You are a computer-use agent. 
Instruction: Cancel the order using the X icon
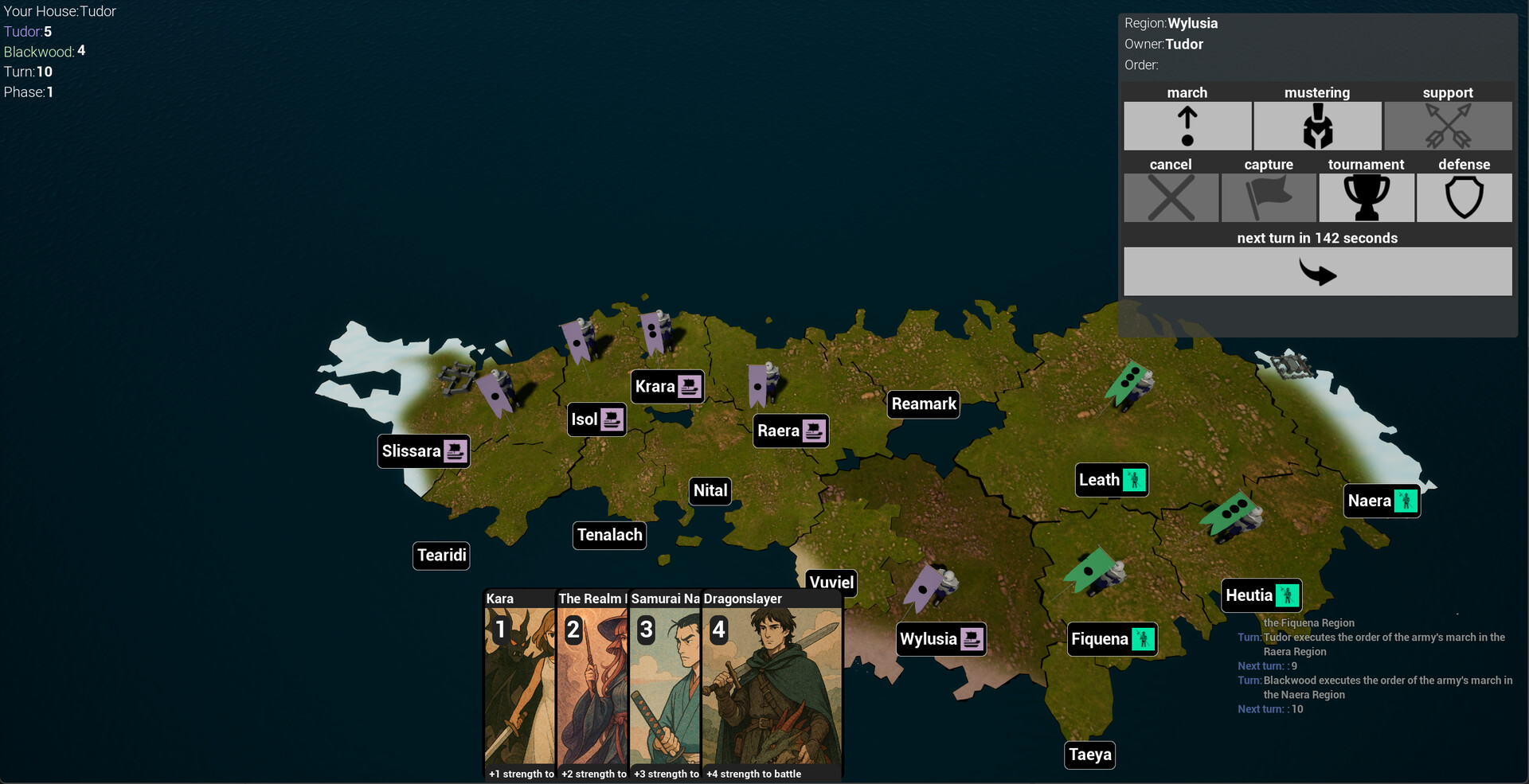1171,197
